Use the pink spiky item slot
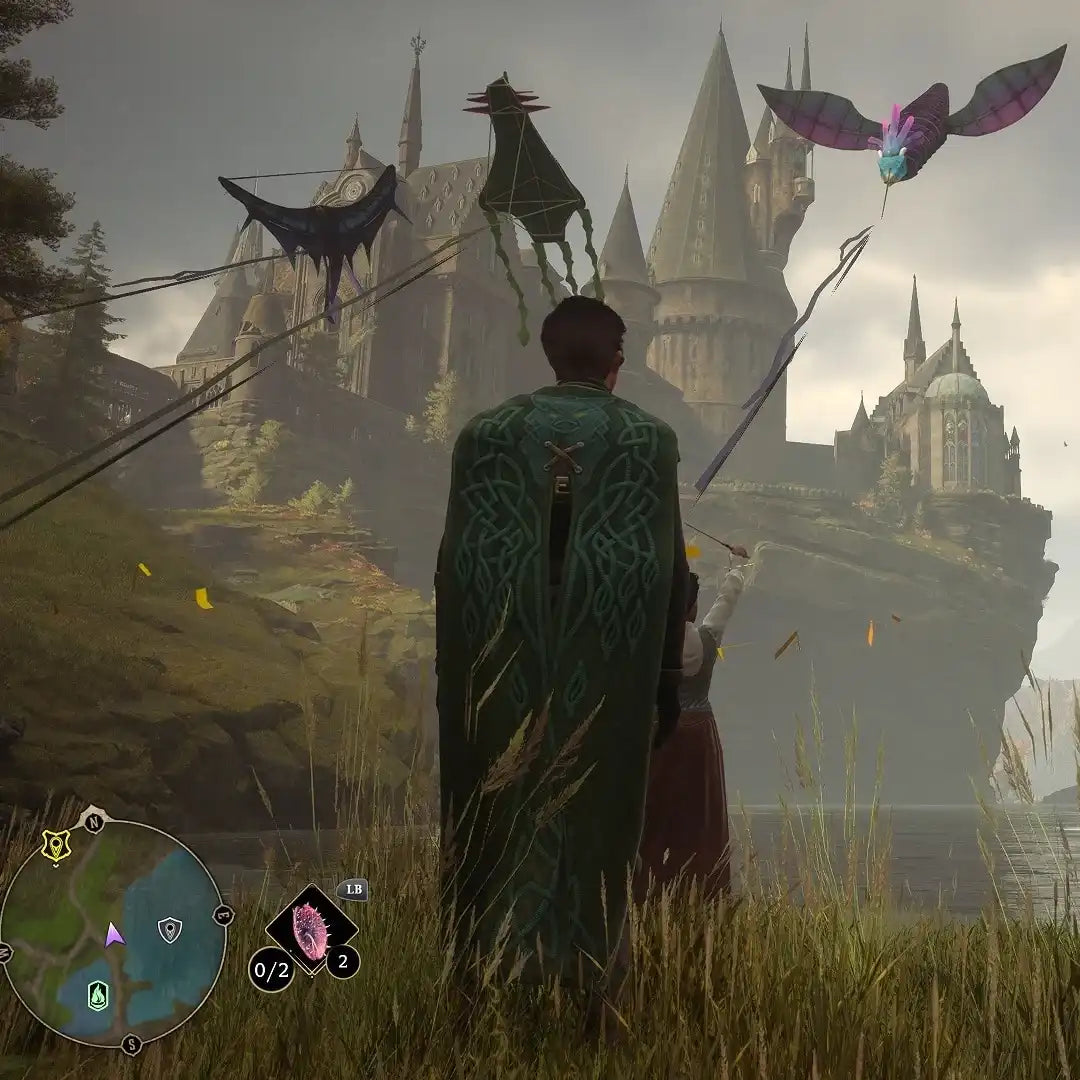Screen dimensions: 1080x1080 [311, 932]
